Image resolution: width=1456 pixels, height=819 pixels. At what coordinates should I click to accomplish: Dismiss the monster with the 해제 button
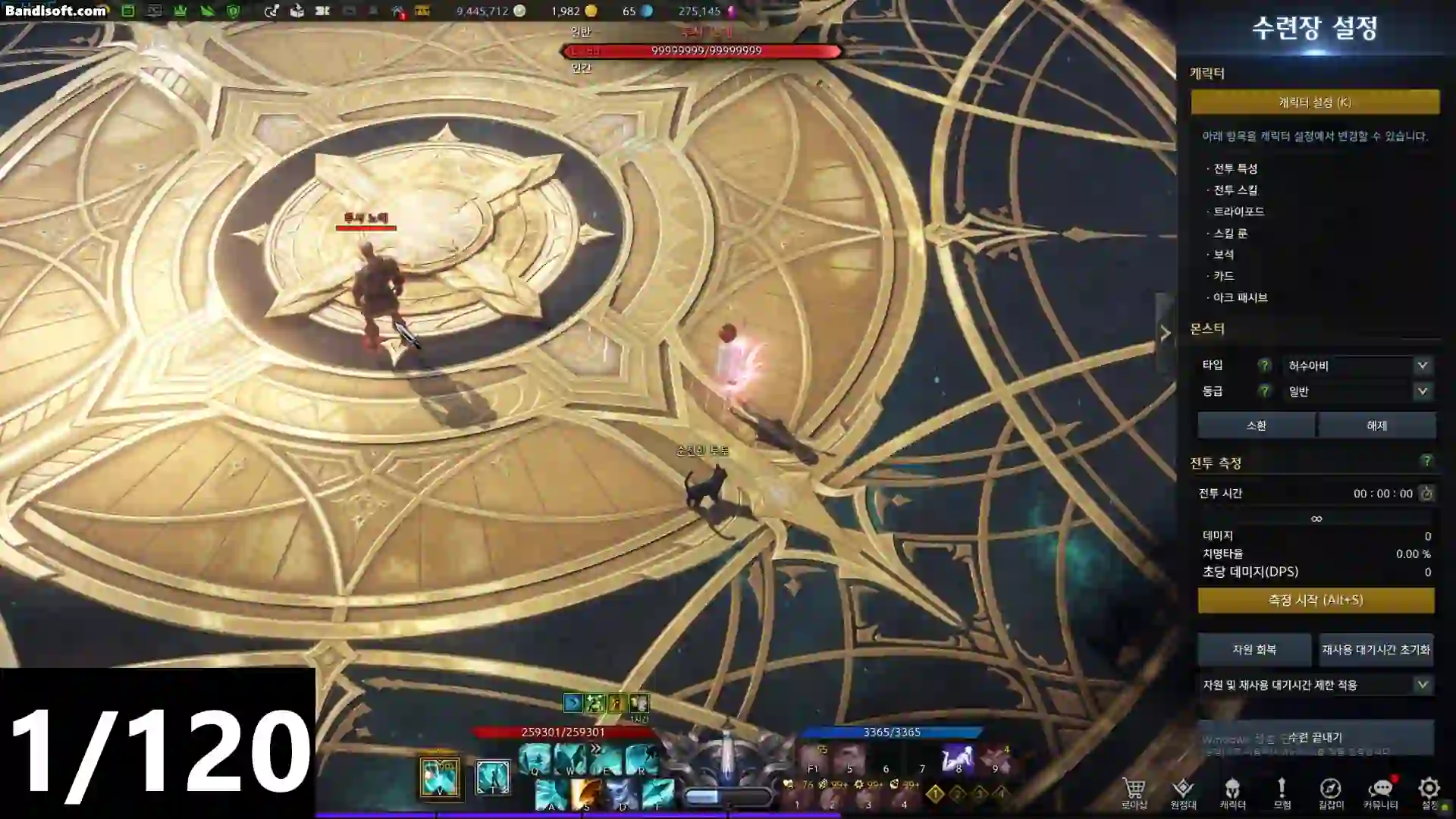[x=1376, y=425]
